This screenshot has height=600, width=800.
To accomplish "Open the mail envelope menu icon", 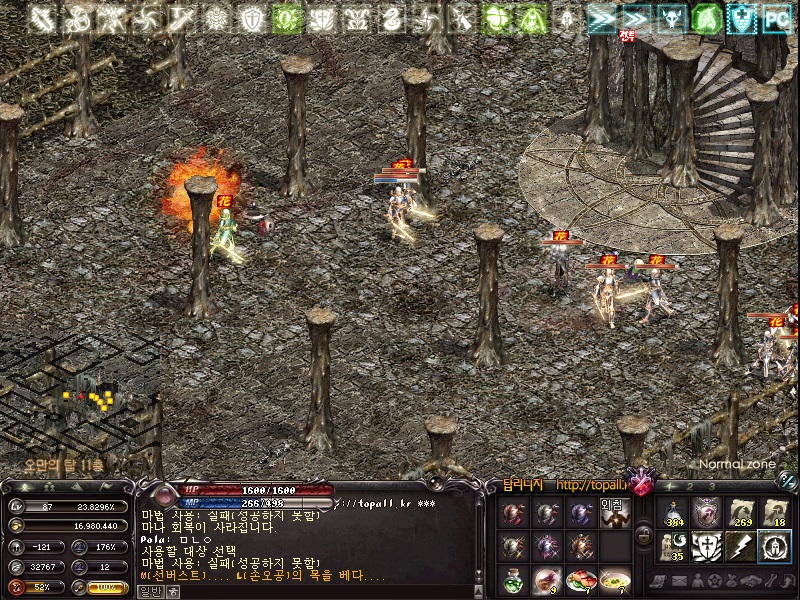I will tap(679, 581).
